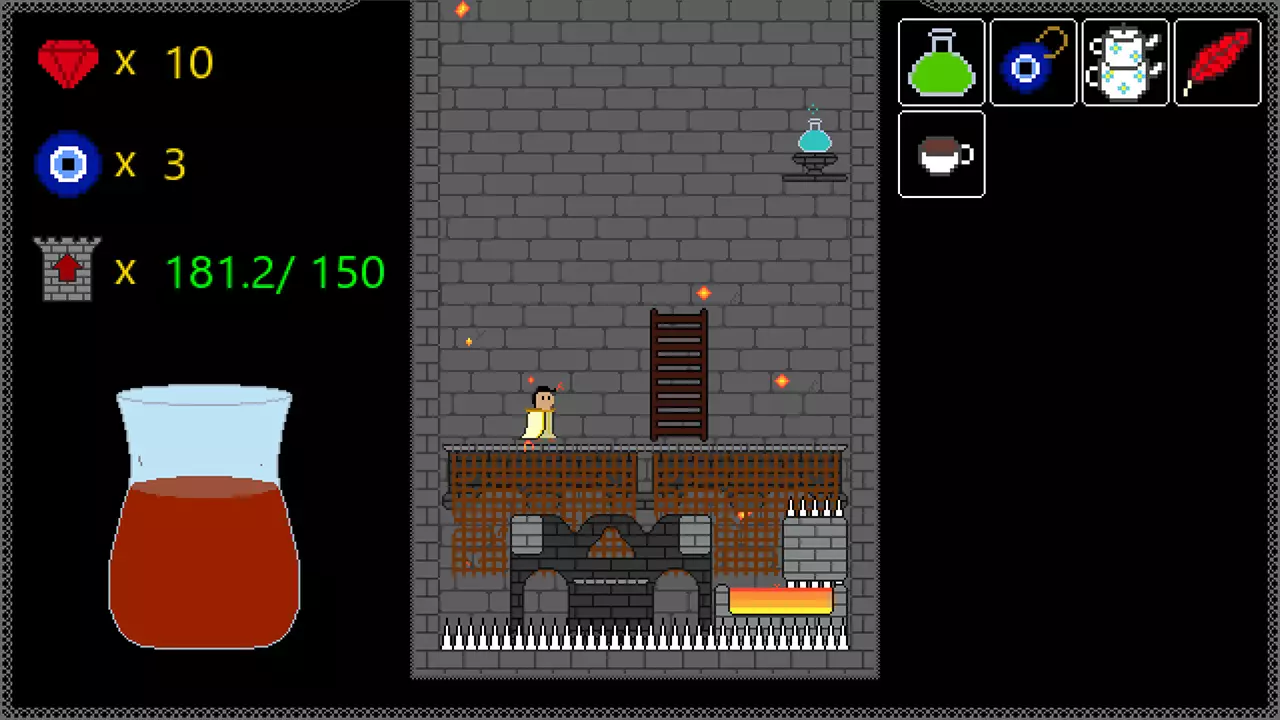Select the green potion flask slot
Screen dimensions: 1280x720
pyautogui.click(x=941, y=62)
